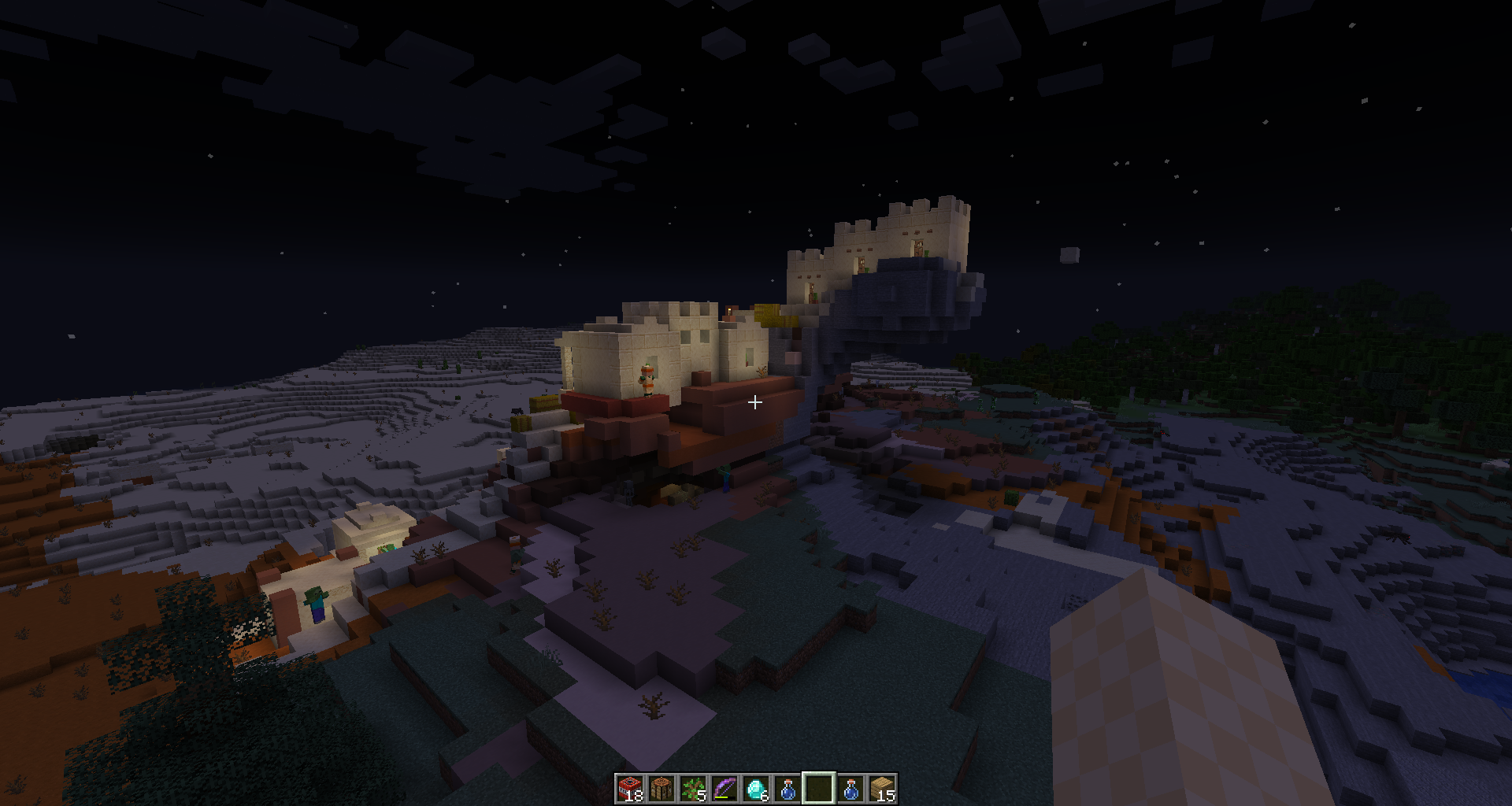Choose the crafting table hotbar slot

[x=661, y=788]
